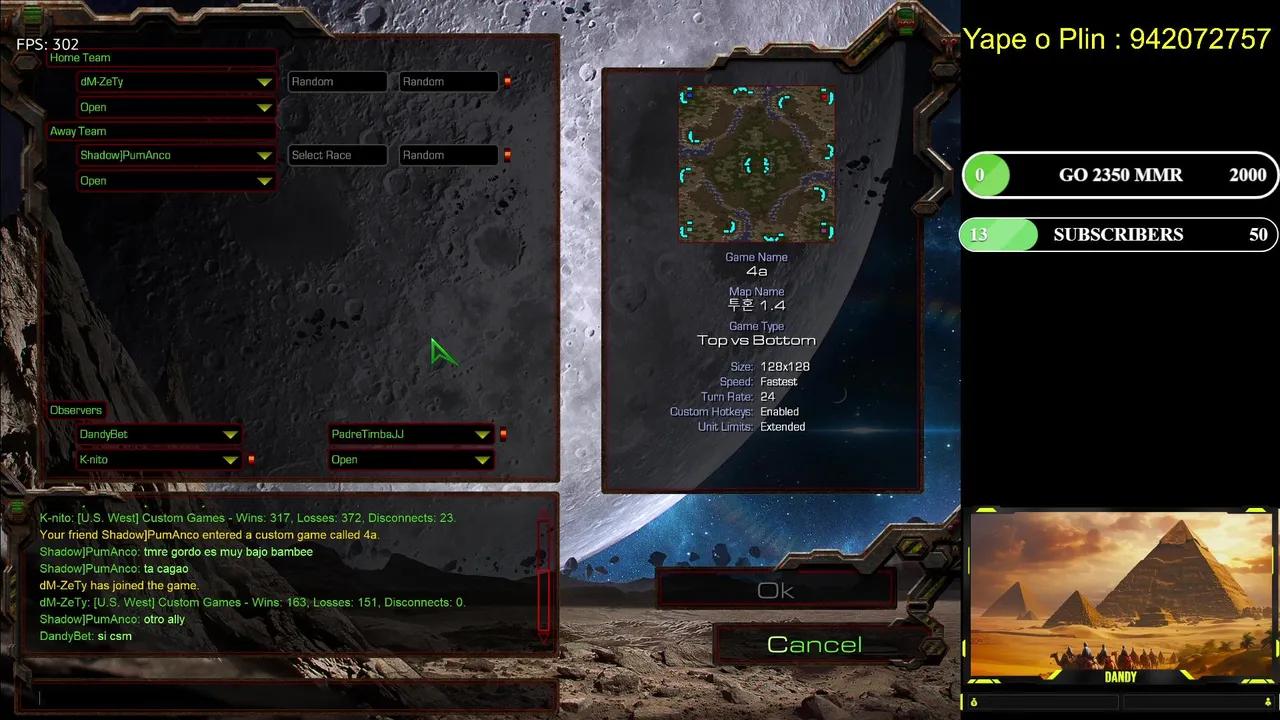
Task: Open the dM-ZeTy player slot dropdown
Action: (x=264, y=82)
